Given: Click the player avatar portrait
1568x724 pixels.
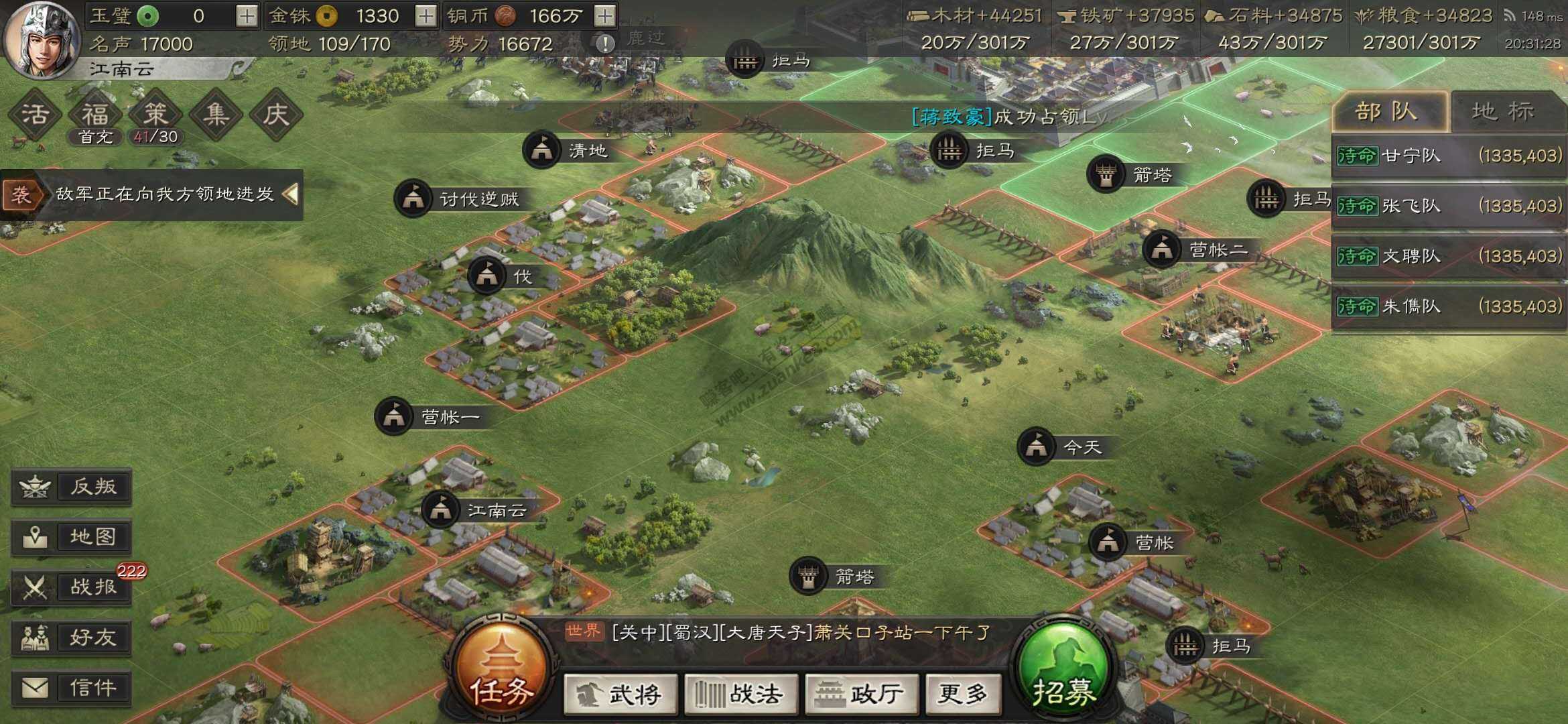Looking at the screenshot, I should click(40, 40).
